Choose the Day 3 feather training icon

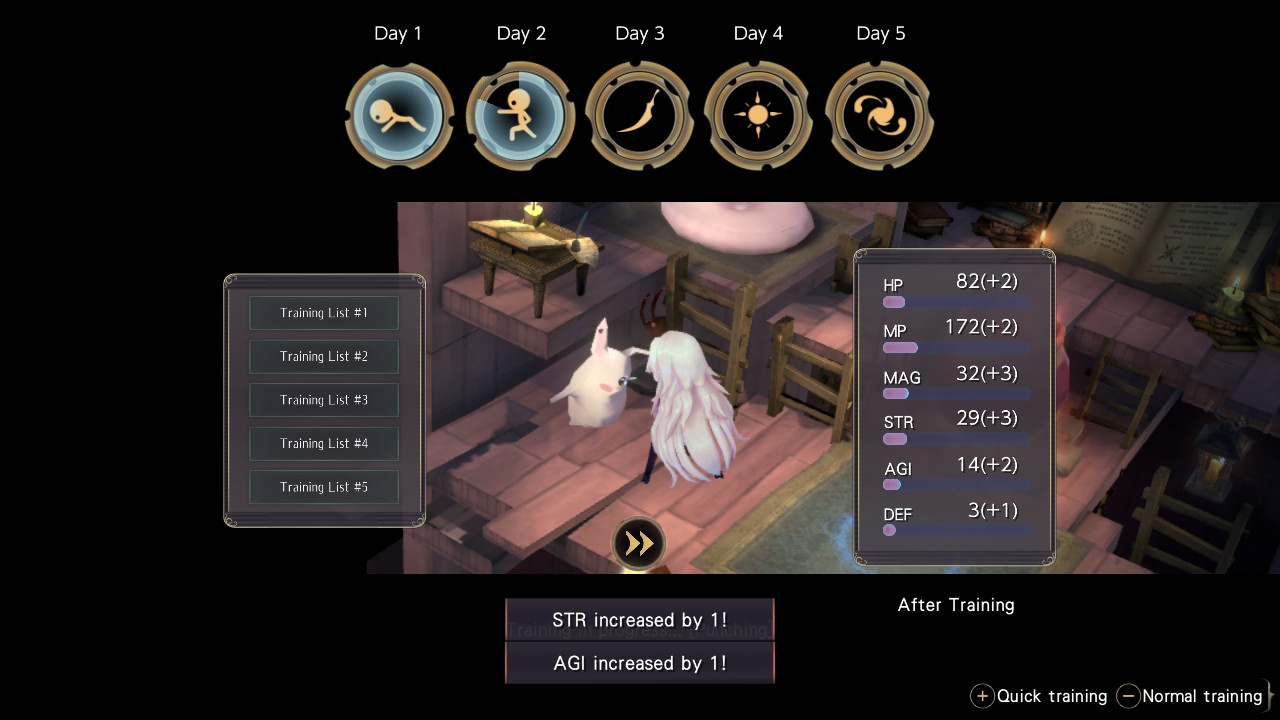pos(639,116)
